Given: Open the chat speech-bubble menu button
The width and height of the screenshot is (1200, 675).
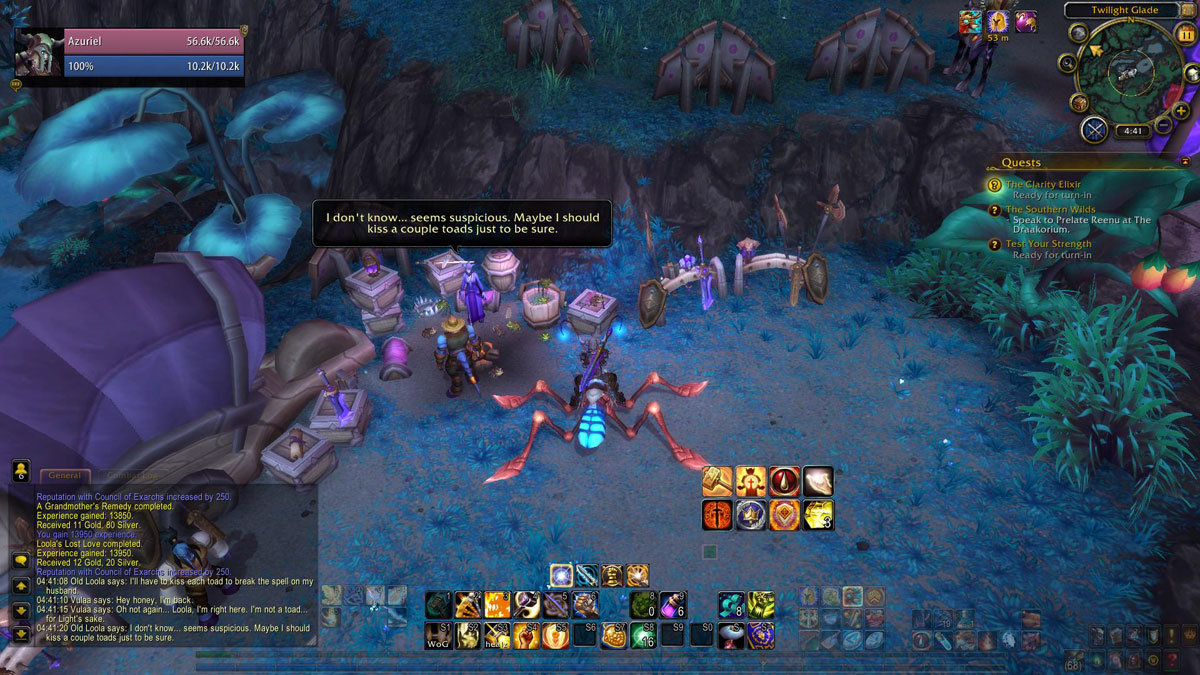Looking at the screenshot, I should [20, 560].
